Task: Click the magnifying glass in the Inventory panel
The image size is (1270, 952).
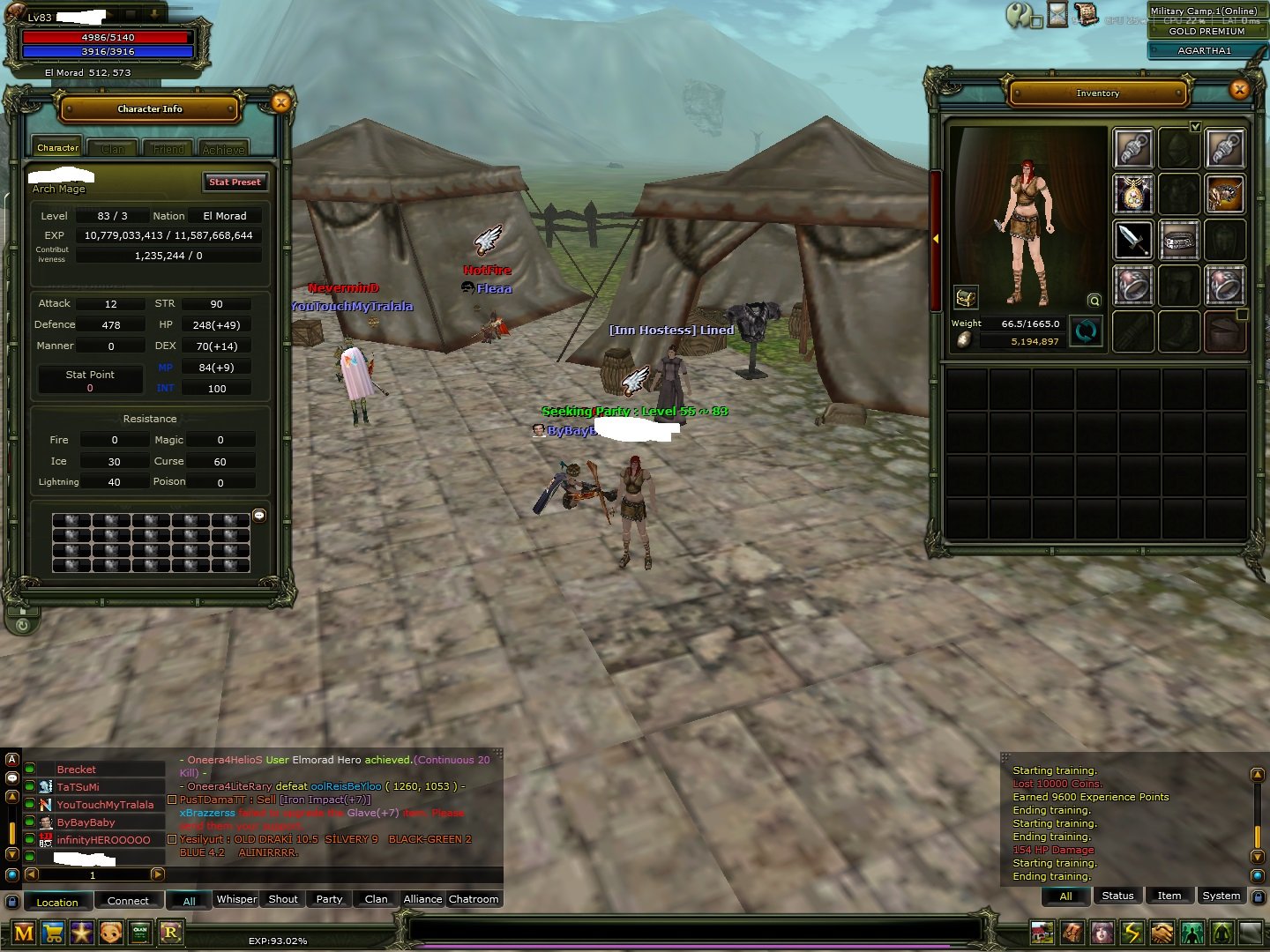Action: click(x=1094, y=301)
